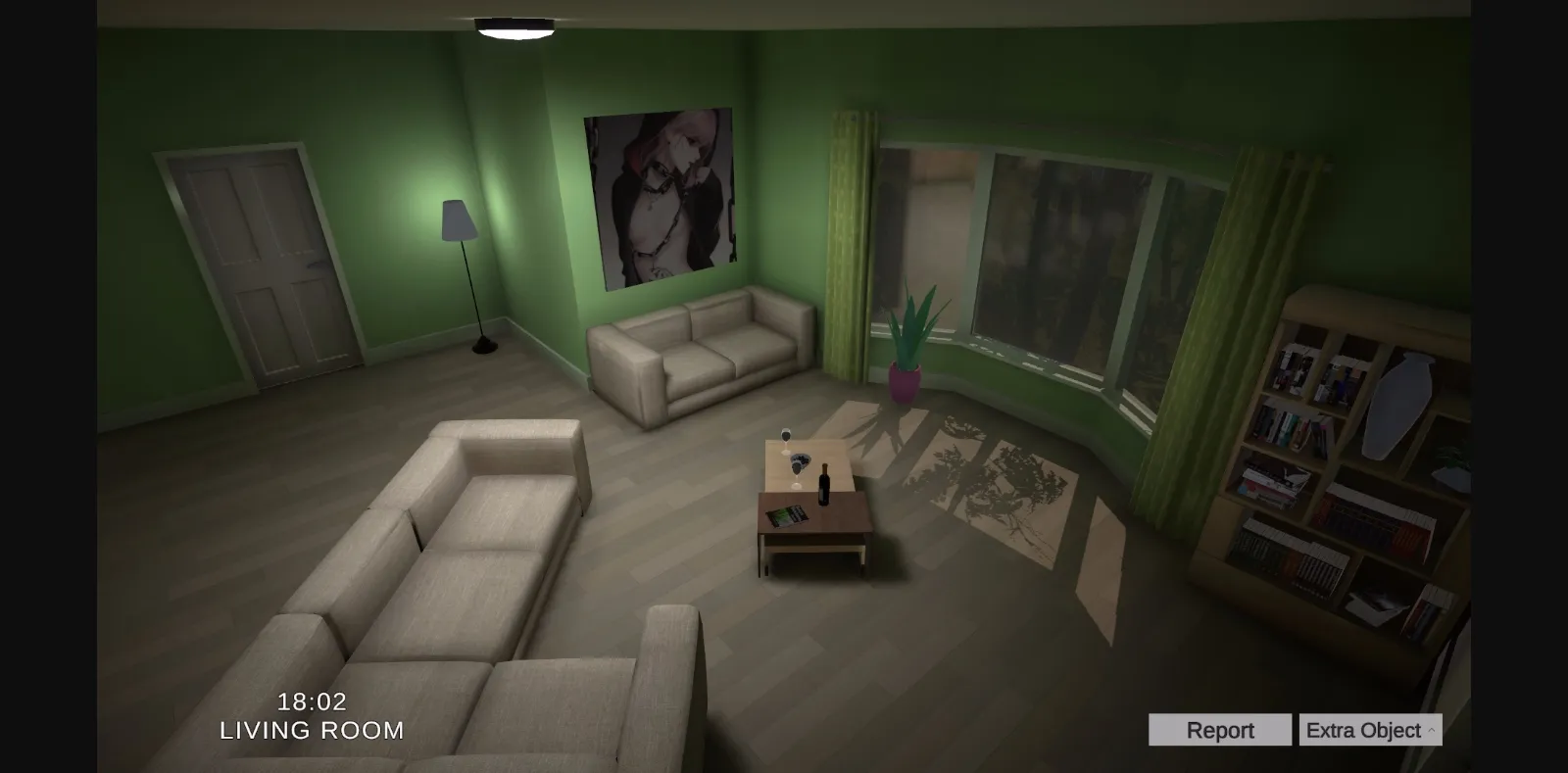Click the small two-seat sofa
The height and width of the screenshot is (773, 1568).
pos(701,353)
